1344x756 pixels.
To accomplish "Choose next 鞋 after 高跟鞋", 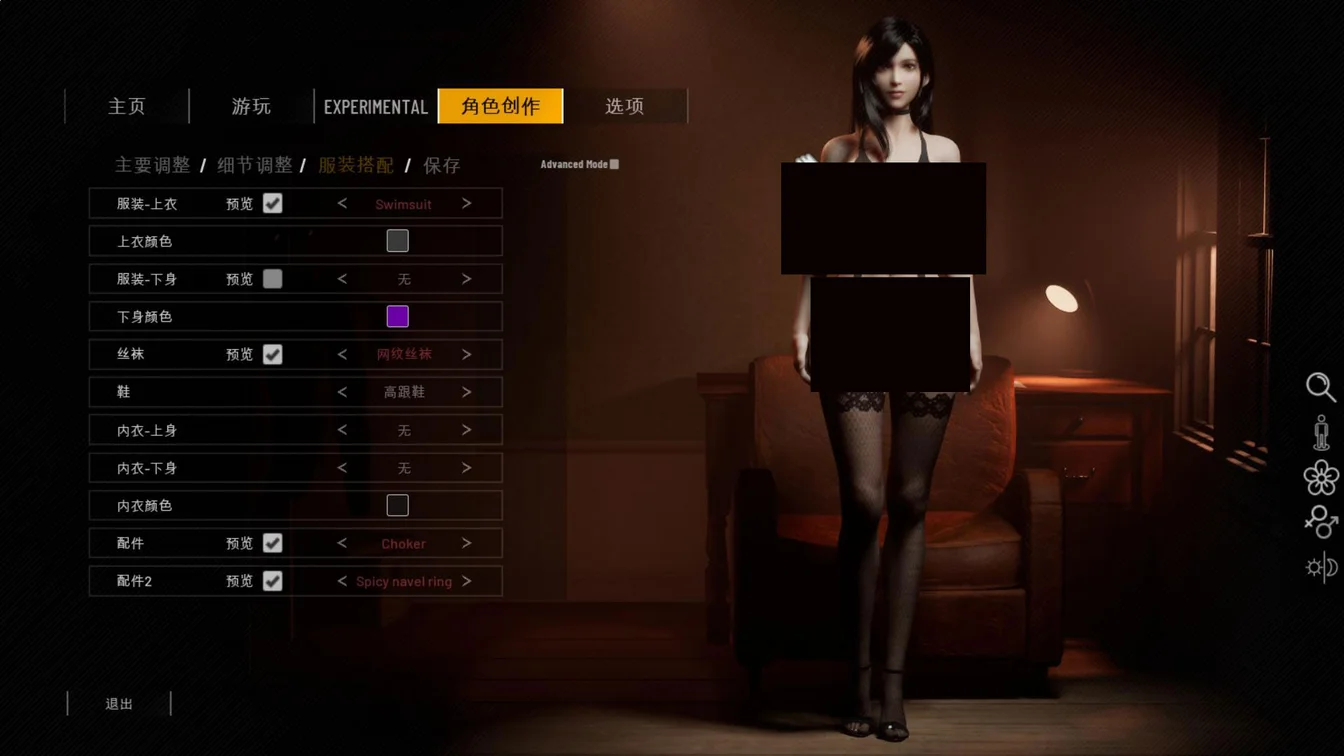I will [466, 392].
